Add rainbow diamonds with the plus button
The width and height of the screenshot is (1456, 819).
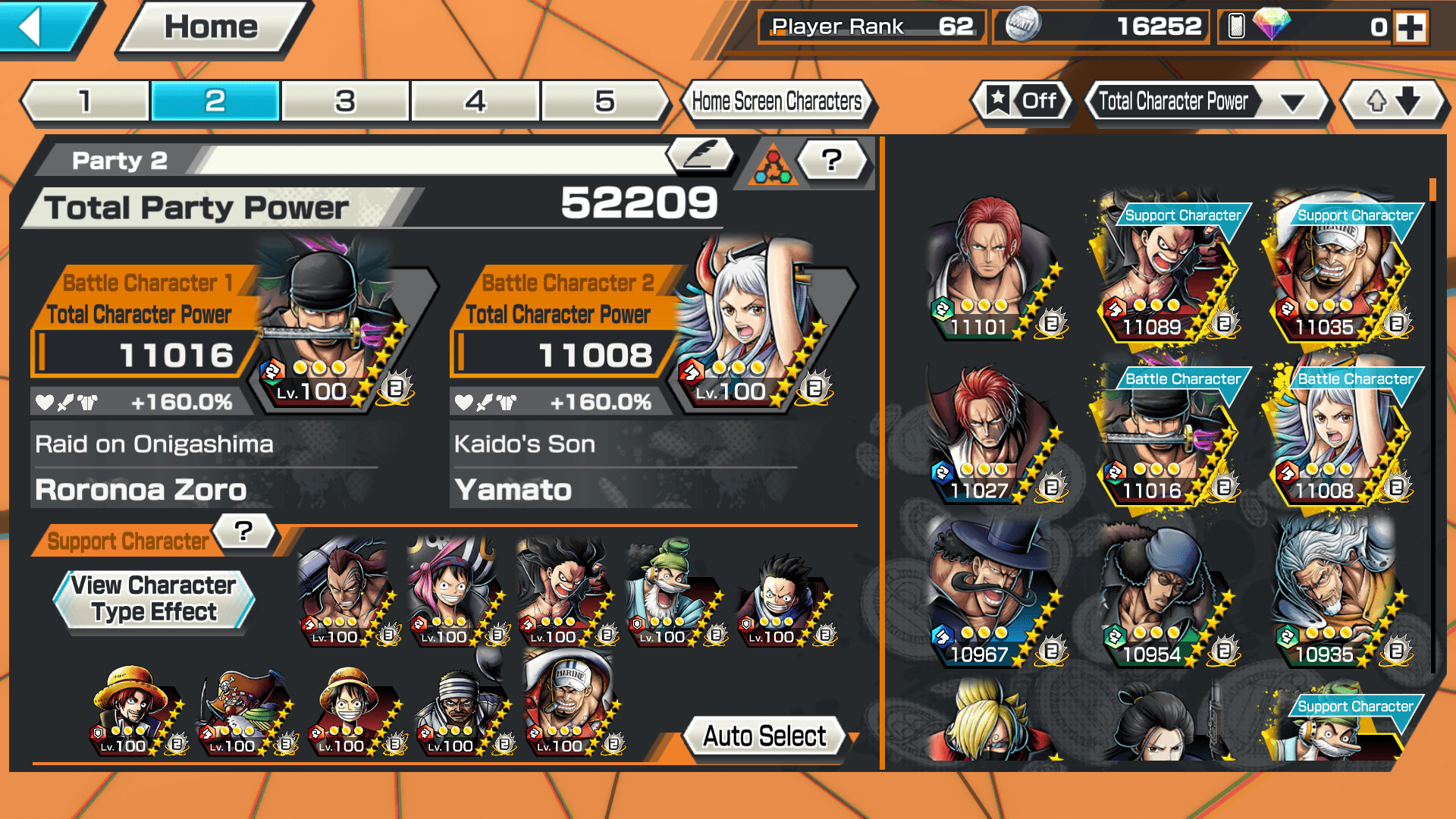point(1410,28)
